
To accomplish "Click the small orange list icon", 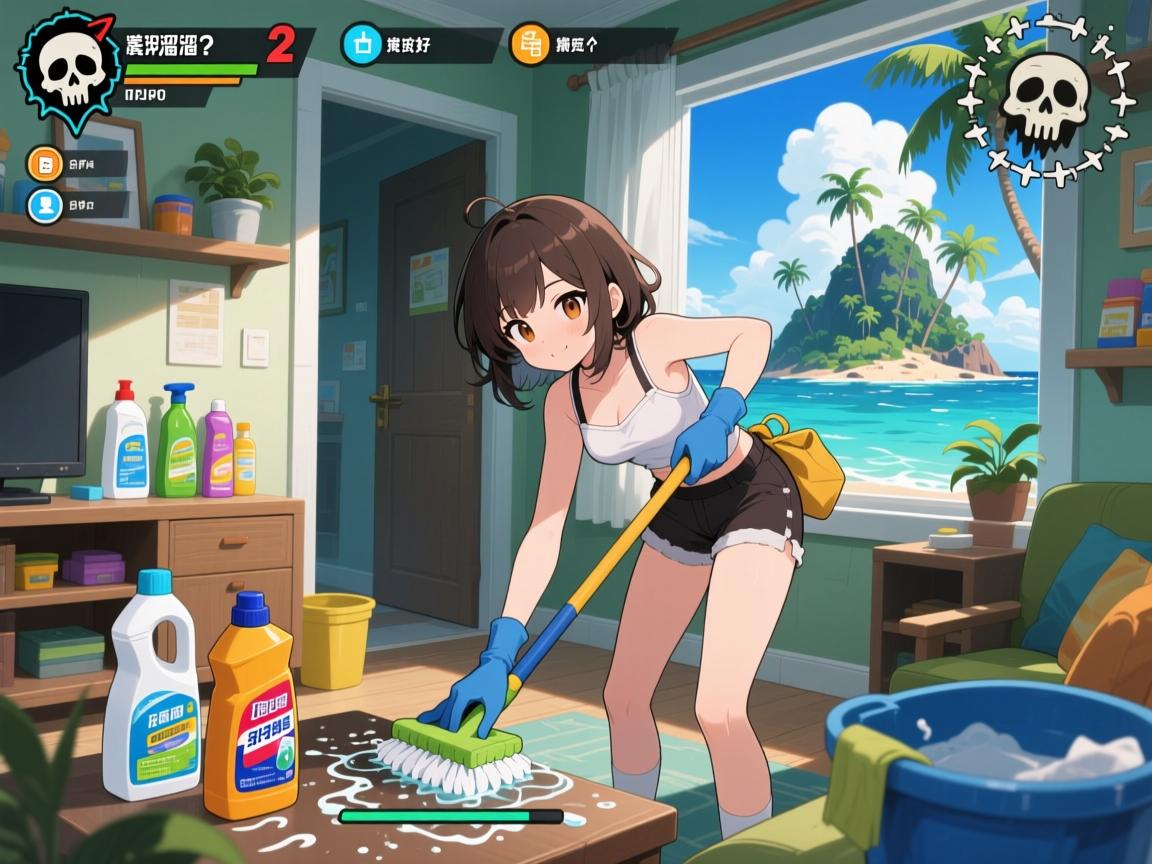I will (x=45, y=164).
